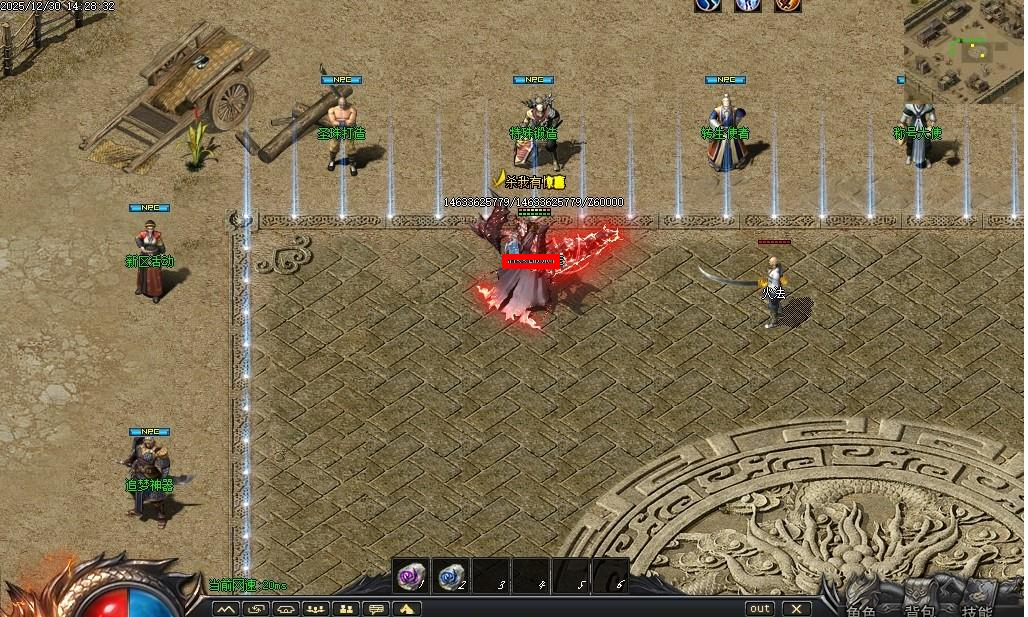The width and height of the screenshot is (1028, 617).
Task: Select the glowing blue figure buff icon
Action: pyautogui.click(x=748, y=5)
